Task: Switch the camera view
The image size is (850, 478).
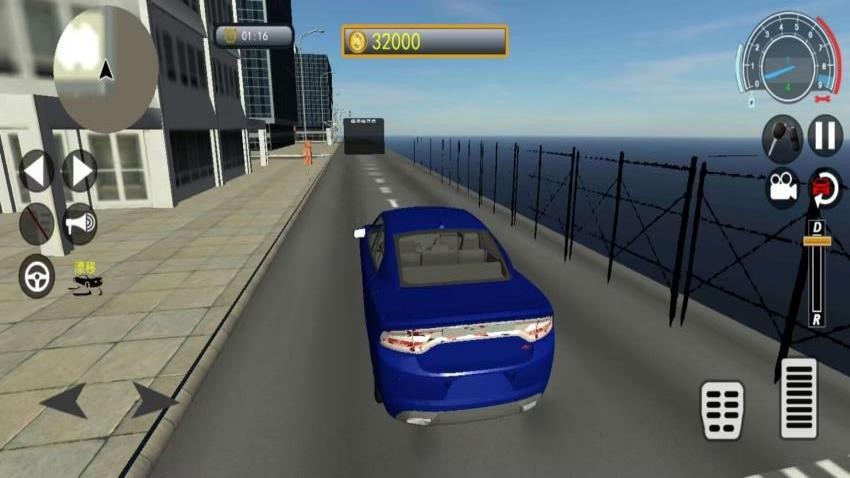Action: [782, 188]
